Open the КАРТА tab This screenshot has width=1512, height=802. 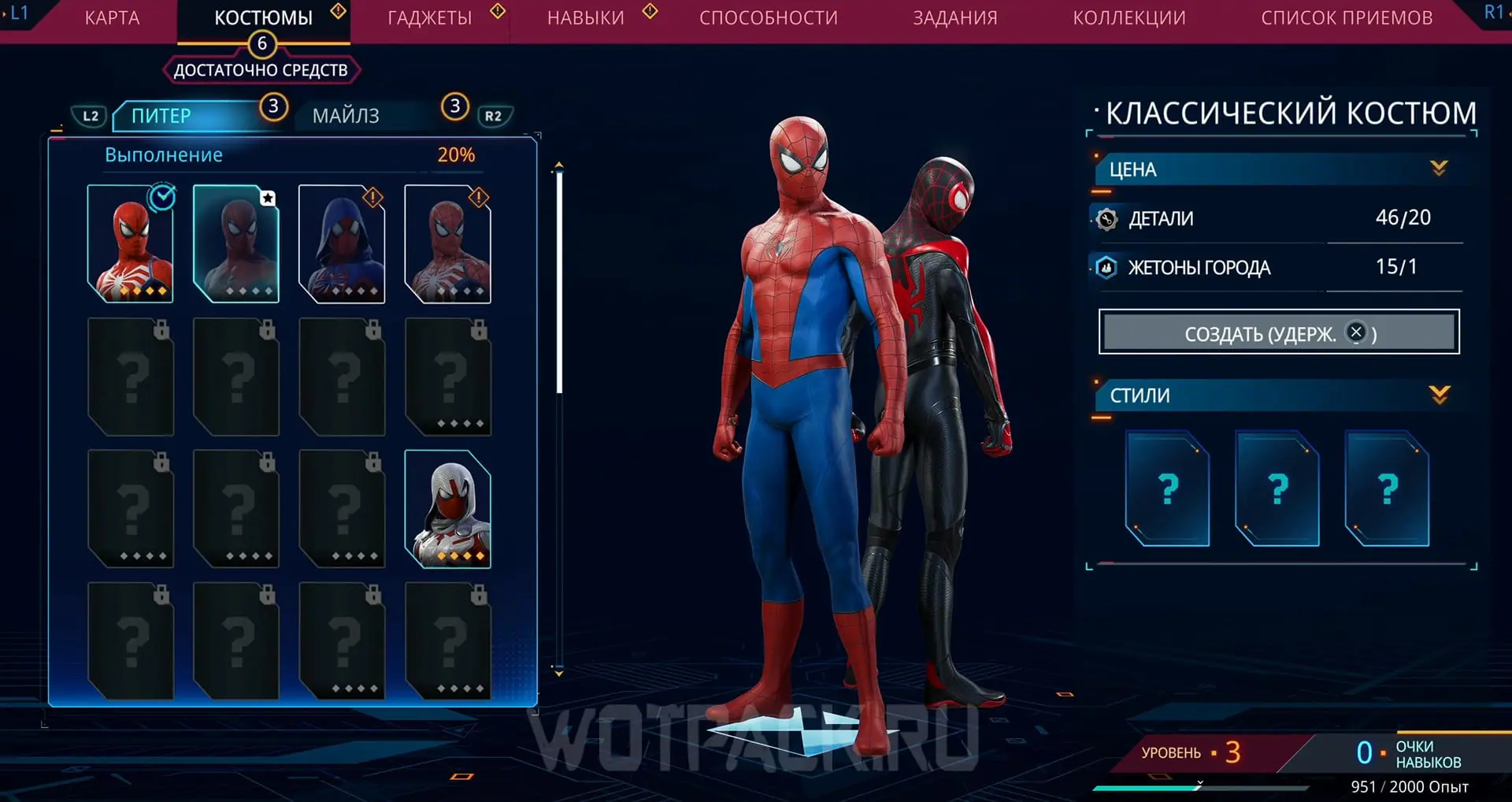pyautogui.click(x=112, y=18)
